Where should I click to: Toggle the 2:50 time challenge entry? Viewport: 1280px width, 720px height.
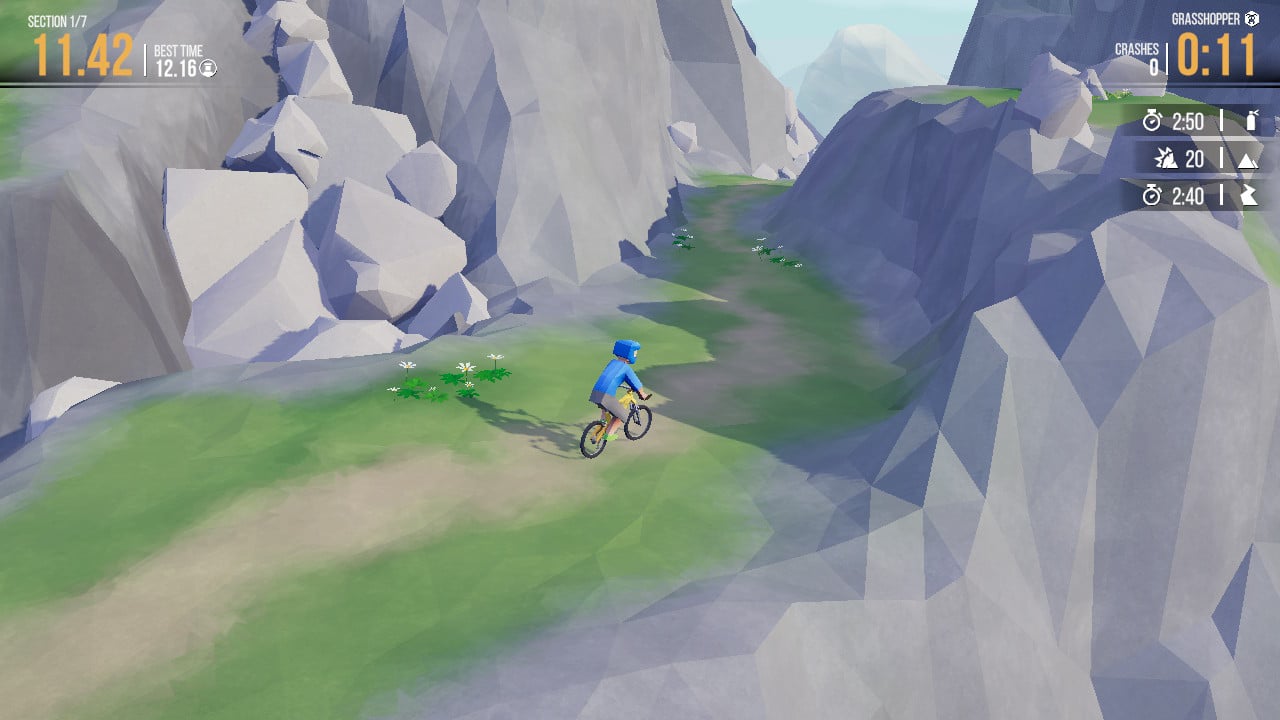[1195, 122]
